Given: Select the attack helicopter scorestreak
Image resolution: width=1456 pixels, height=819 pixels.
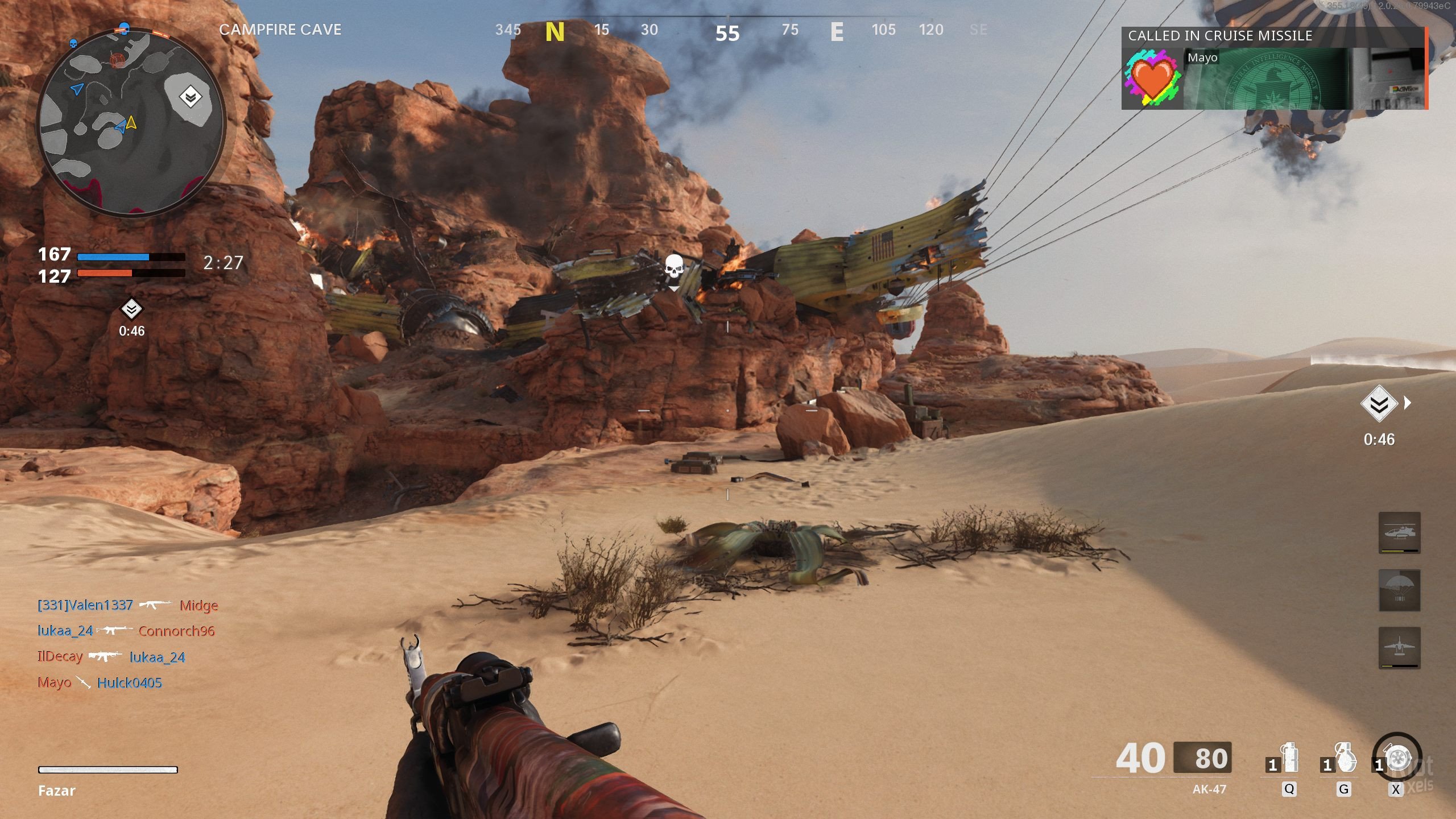Looking at the screenshot, I should (x=1399, y=533).
